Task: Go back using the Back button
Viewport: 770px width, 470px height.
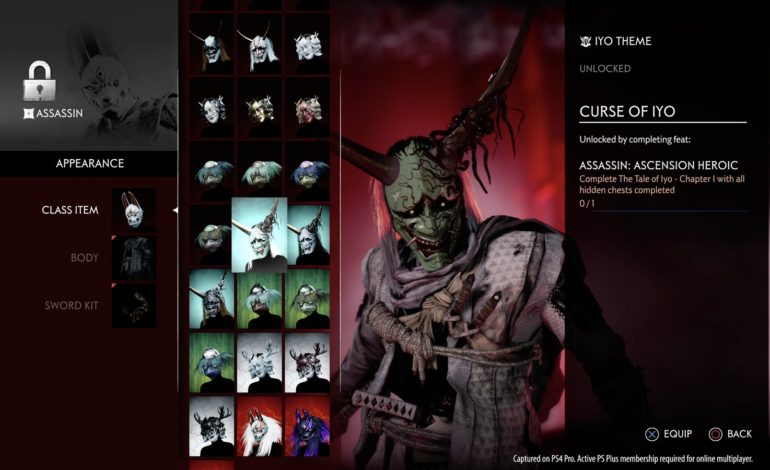Action: coord(731,433)
